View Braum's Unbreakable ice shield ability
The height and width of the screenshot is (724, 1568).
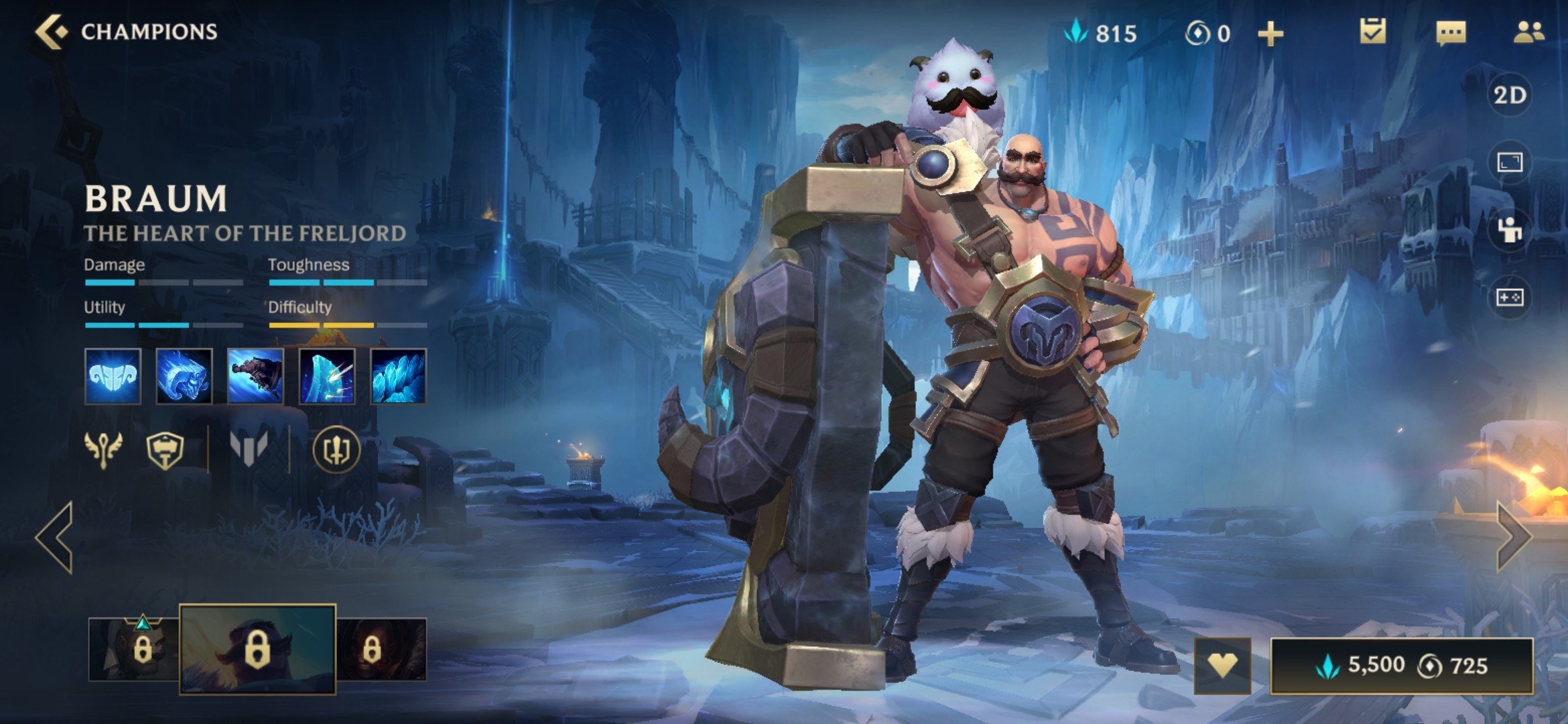(x=327, y=376)
